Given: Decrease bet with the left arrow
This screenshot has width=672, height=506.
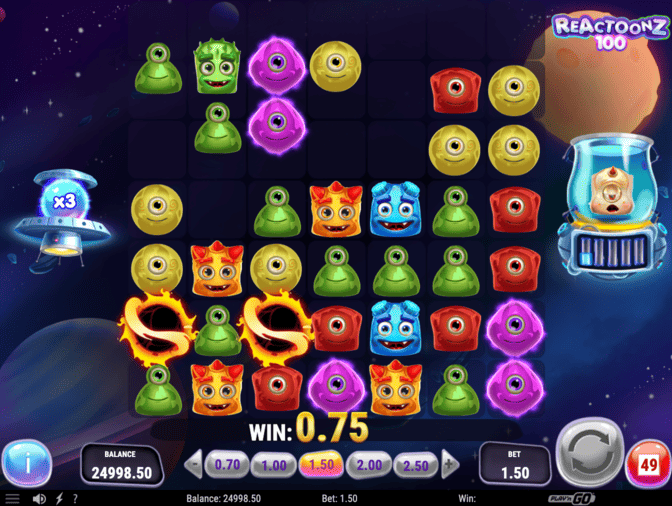Looking at the screenshot, I should (x=195, y=464).
